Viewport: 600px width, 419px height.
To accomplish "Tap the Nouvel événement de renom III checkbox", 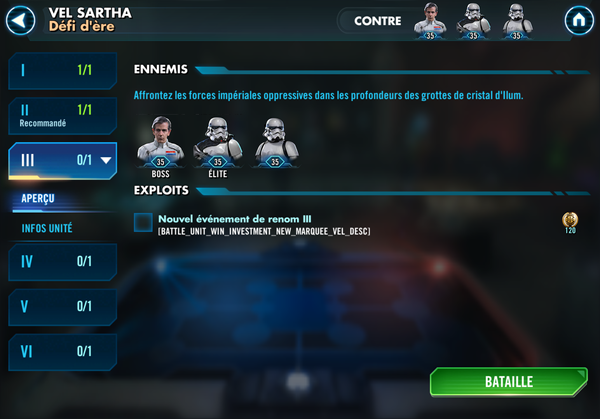I will click(143, 222).
